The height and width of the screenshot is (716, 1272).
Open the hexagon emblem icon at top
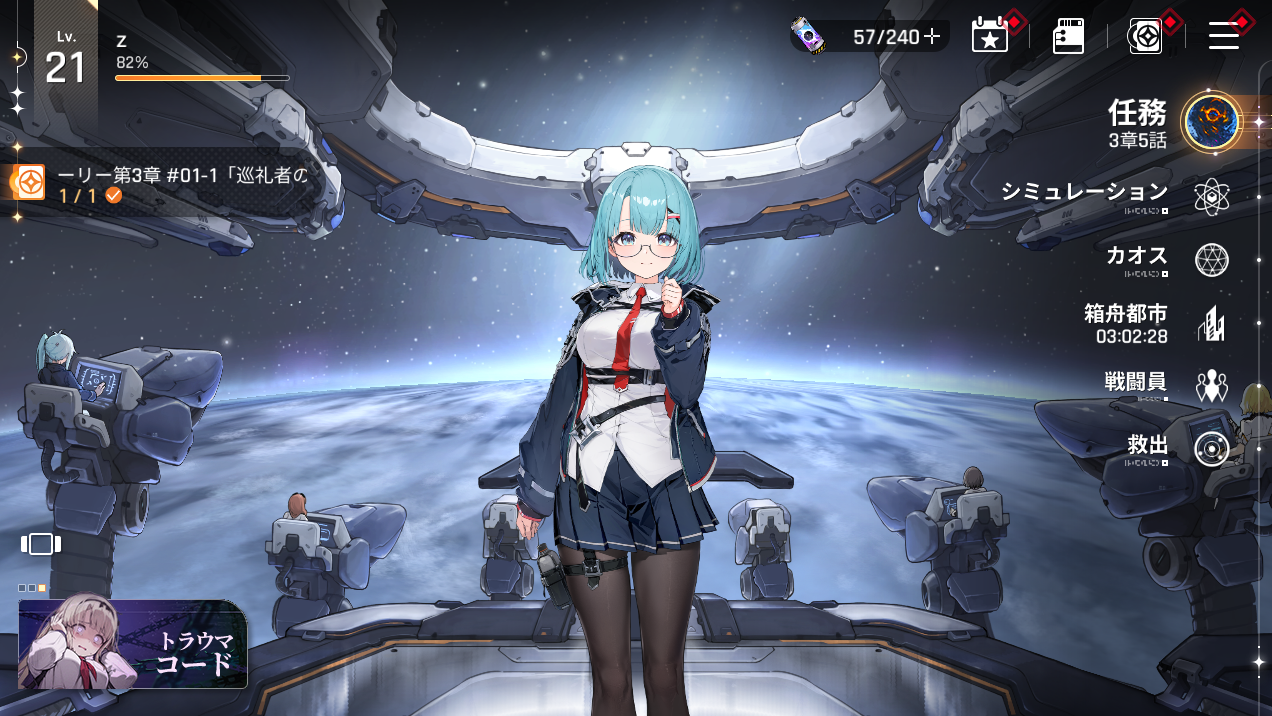[x=1145, y=36]
